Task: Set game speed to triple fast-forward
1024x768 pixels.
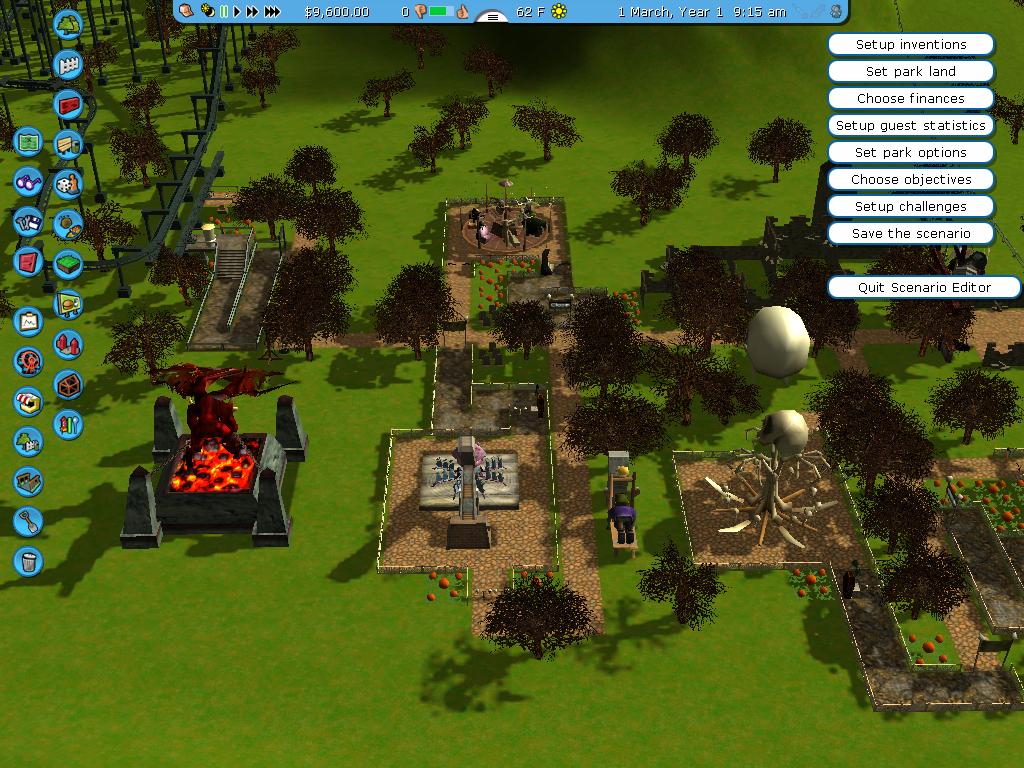Action: [271, 11]
